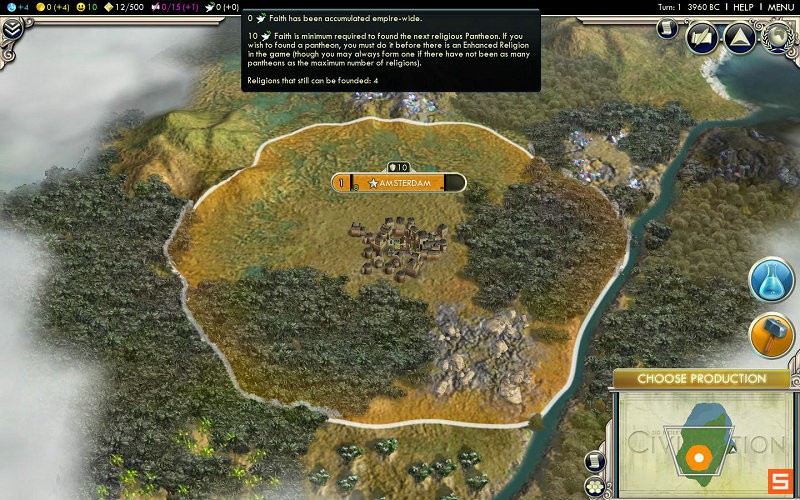This screenshot has width=800, height=500.
Task: Click the map and quill icon
Action: pos(701,38)
